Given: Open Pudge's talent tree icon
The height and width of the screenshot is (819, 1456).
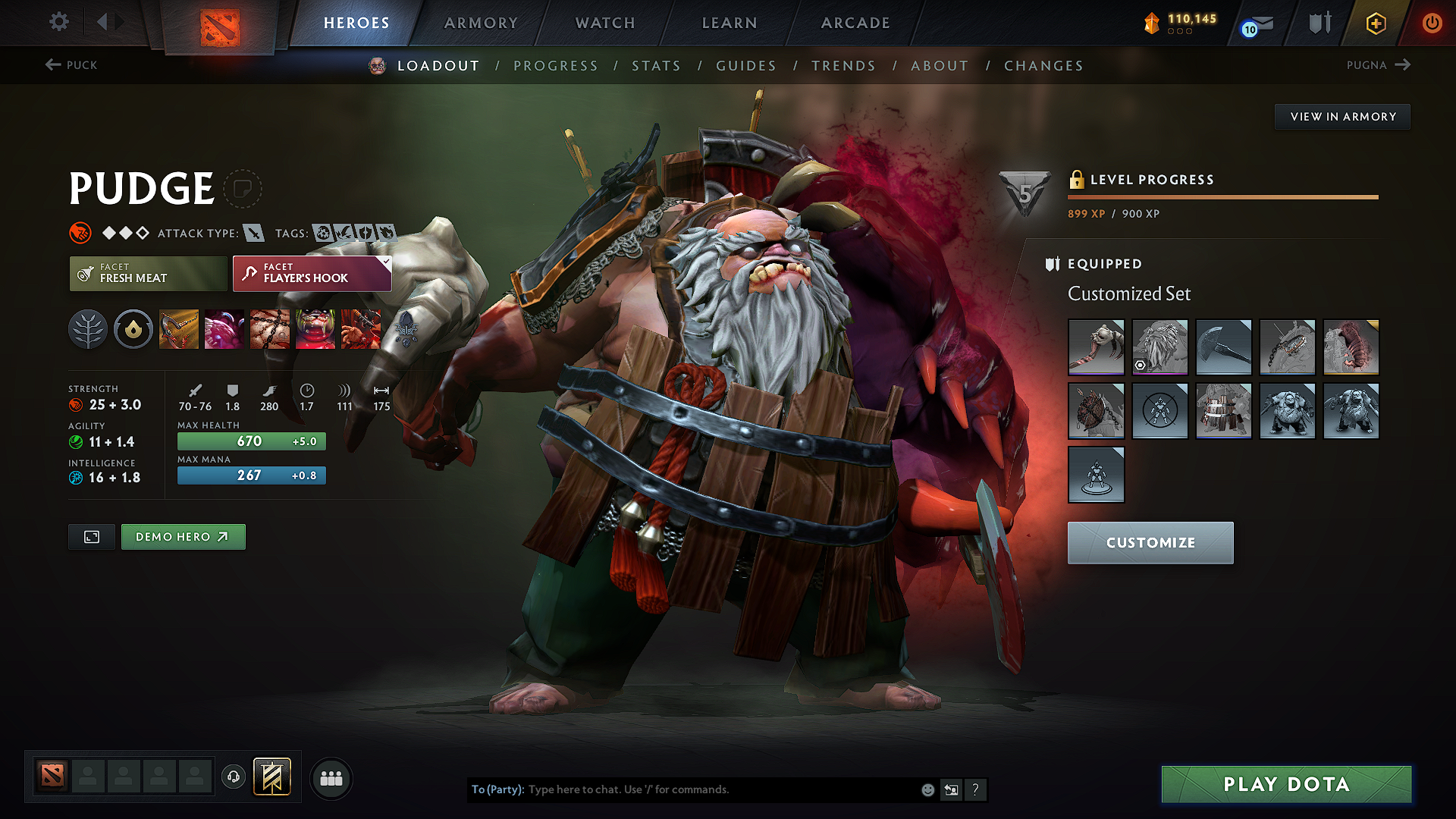Looking at the screenshot, I should coord(88,329).
